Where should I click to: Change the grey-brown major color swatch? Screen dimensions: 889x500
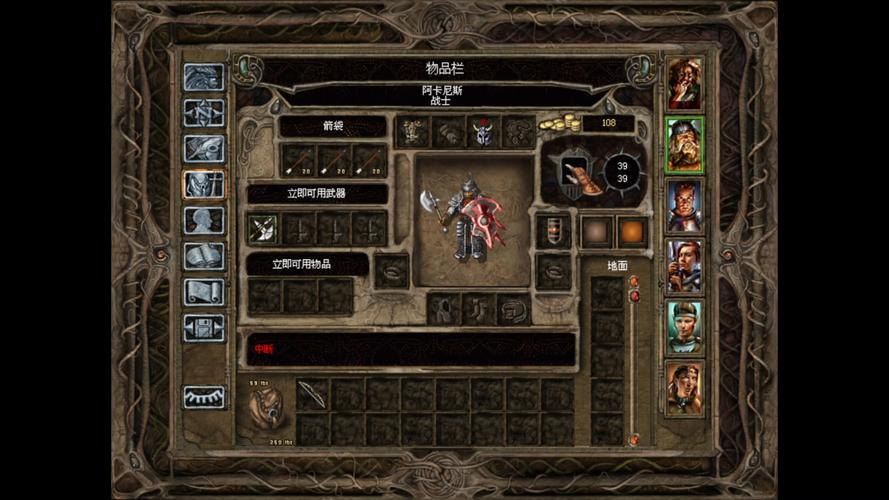click(597, 230)
